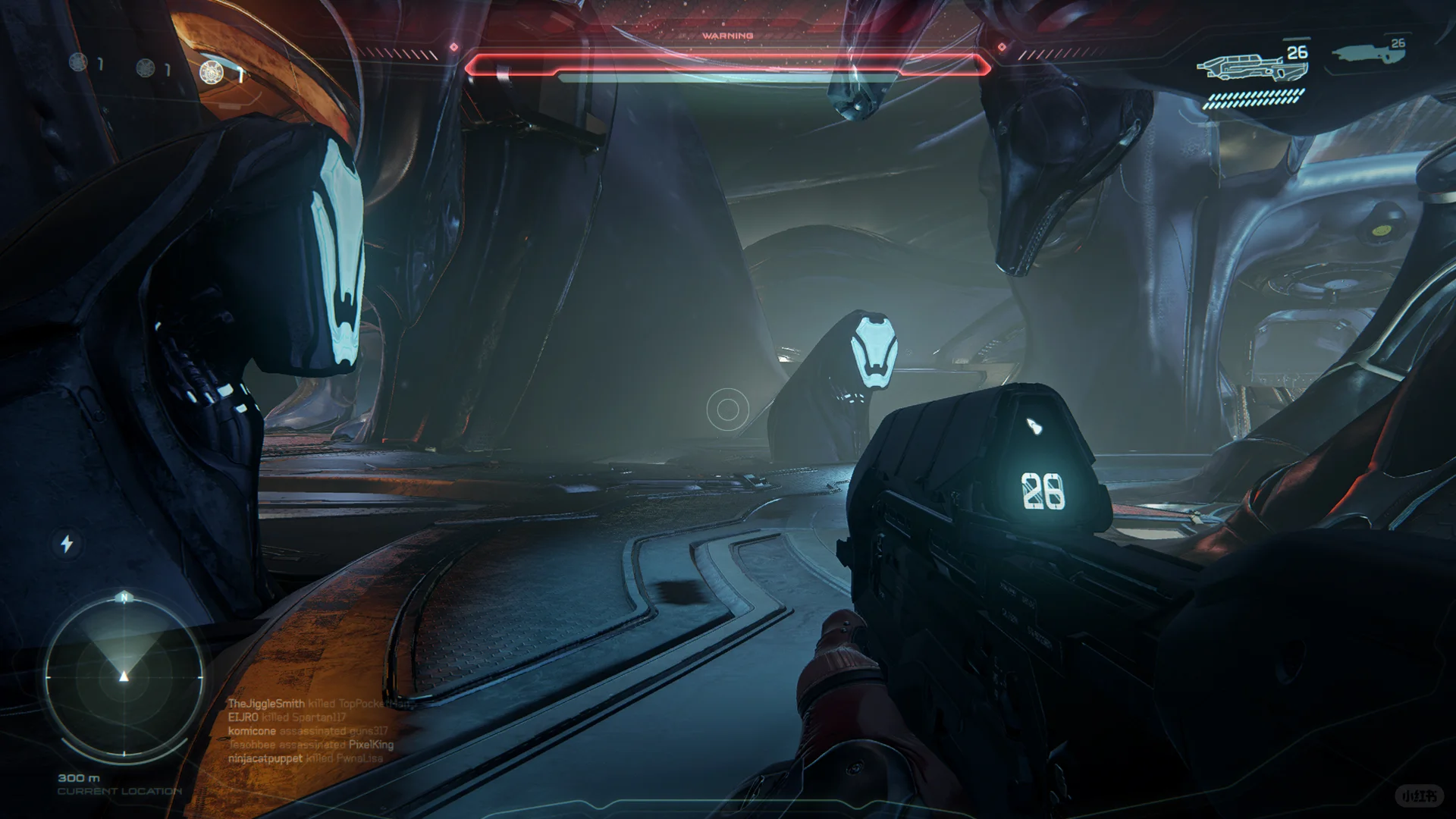Activate the lightning bolt ability icon
The image size is (1456, 819).
(x=67, y=543)
